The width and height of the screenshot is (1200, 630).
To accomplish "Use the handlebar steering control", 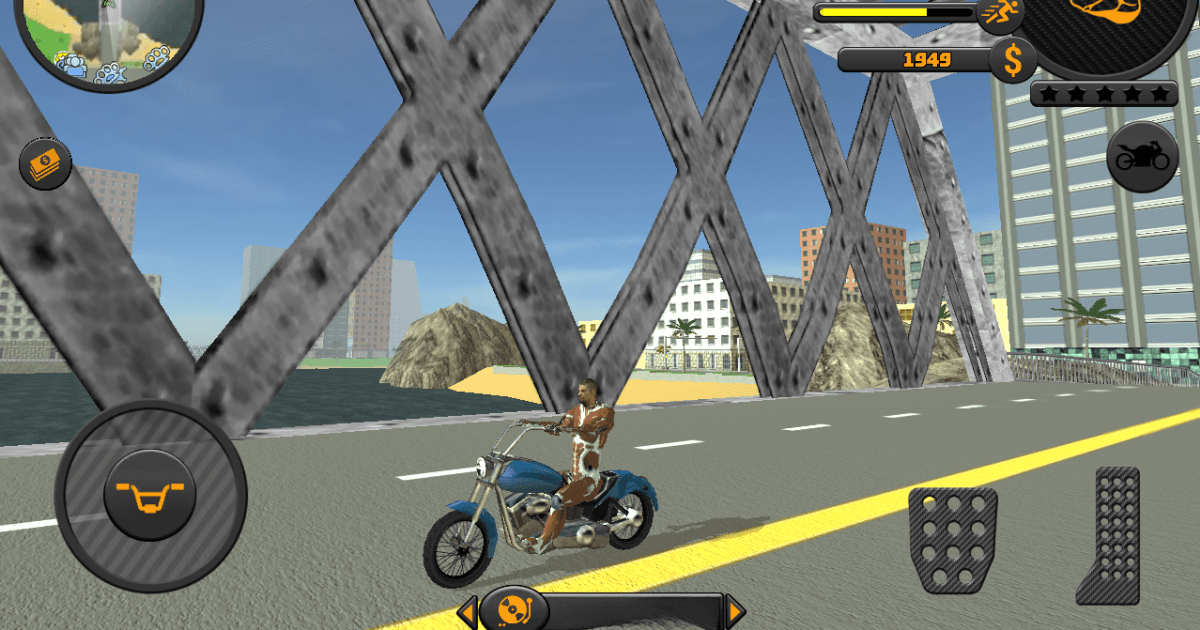I will click(150, 495).
